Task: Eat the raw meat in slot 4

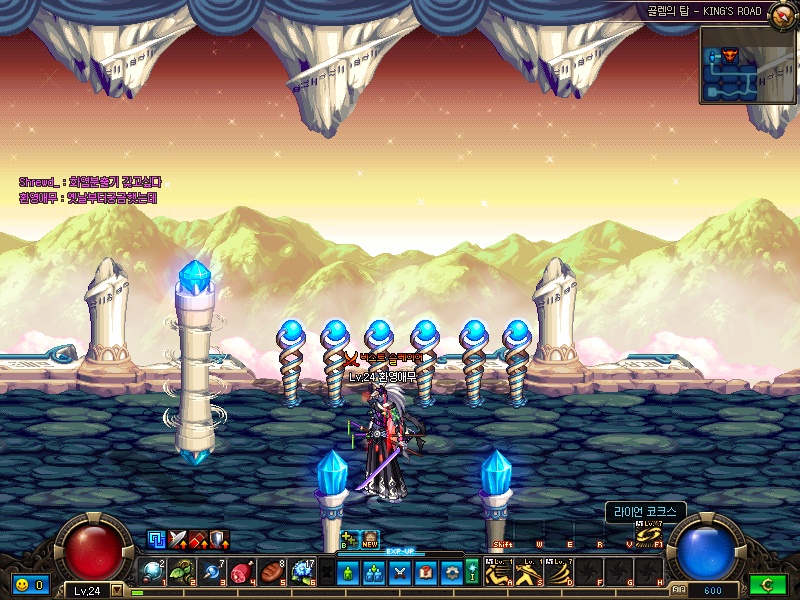Action: (x=242, y=571)
